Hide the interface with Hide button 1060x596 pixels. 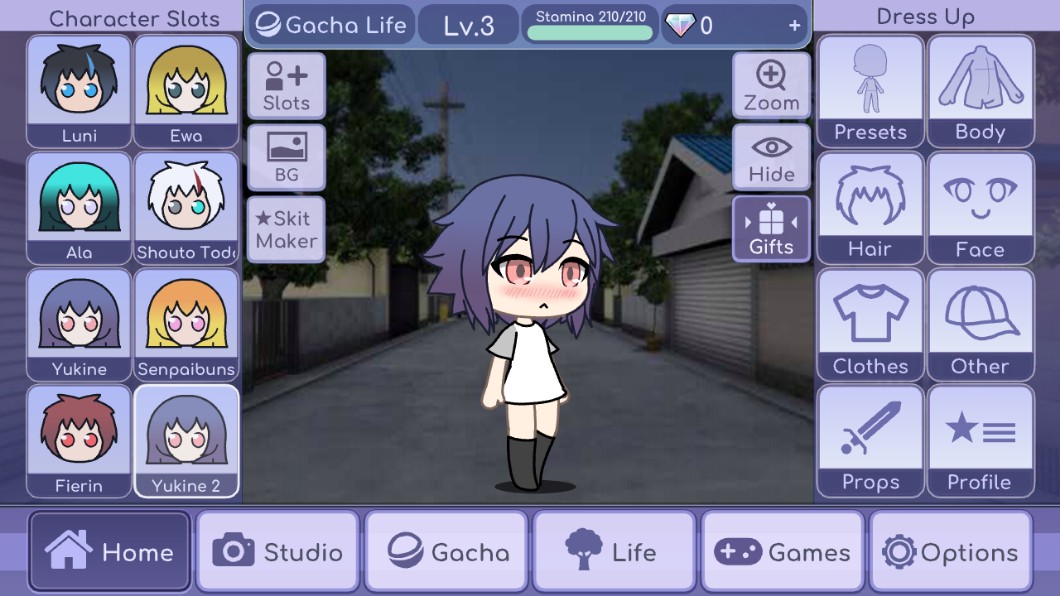pyautogui.click(x=771, y=157)
